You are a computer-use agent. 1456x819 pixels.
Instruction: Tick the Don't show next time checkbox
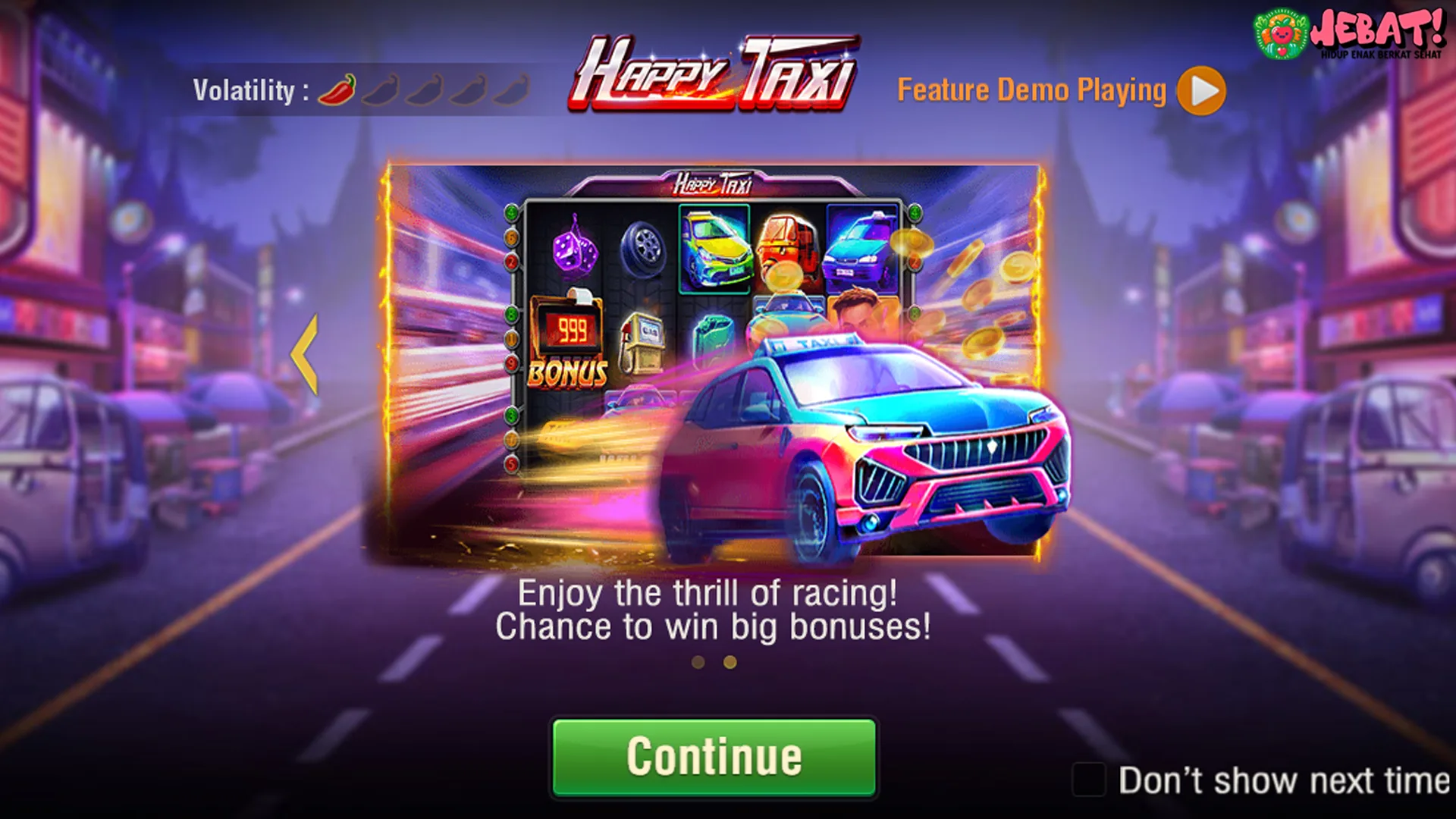coord(1089,780)
